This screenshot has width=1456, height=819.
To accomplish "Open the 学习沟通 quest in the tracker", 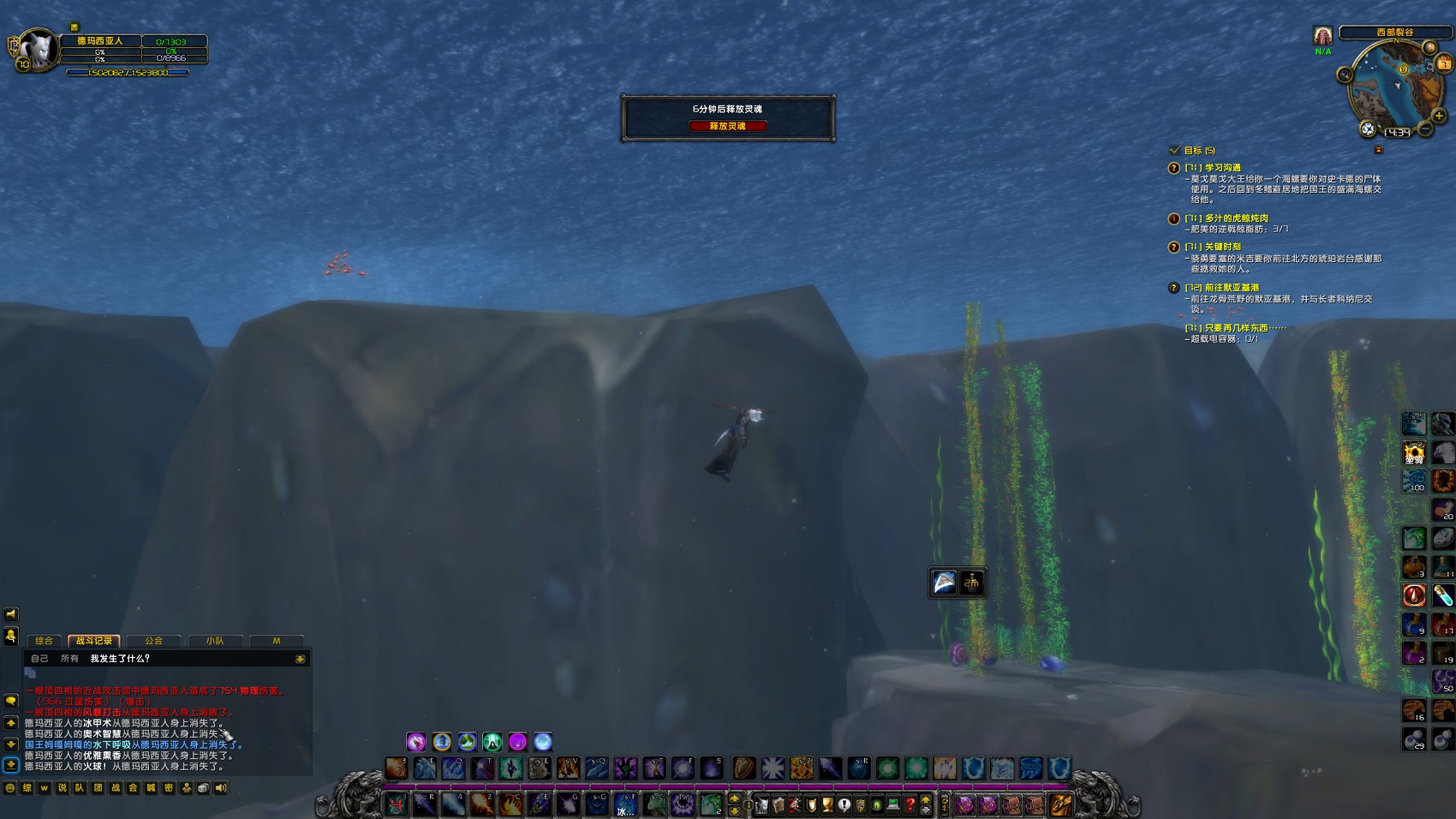I will click(x=1222, y=168).
